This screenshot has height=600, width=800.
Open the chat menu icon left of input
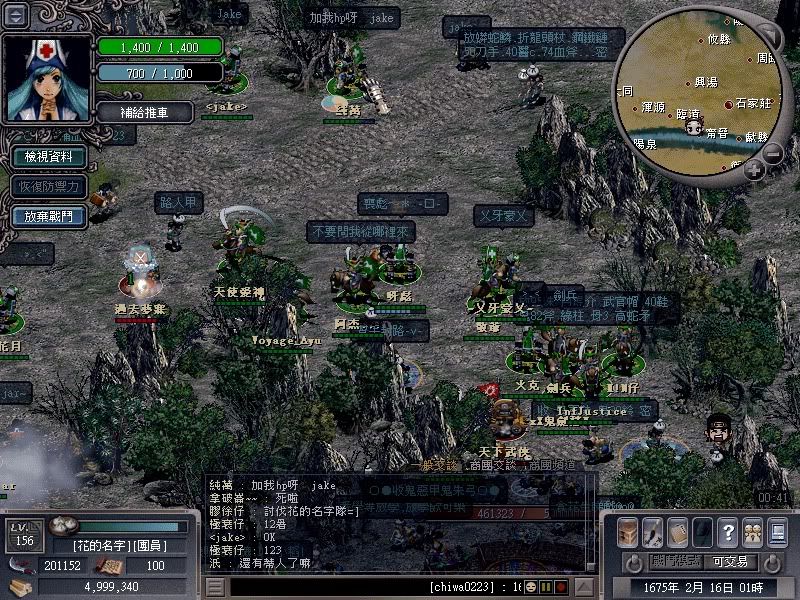pos(215,586)
